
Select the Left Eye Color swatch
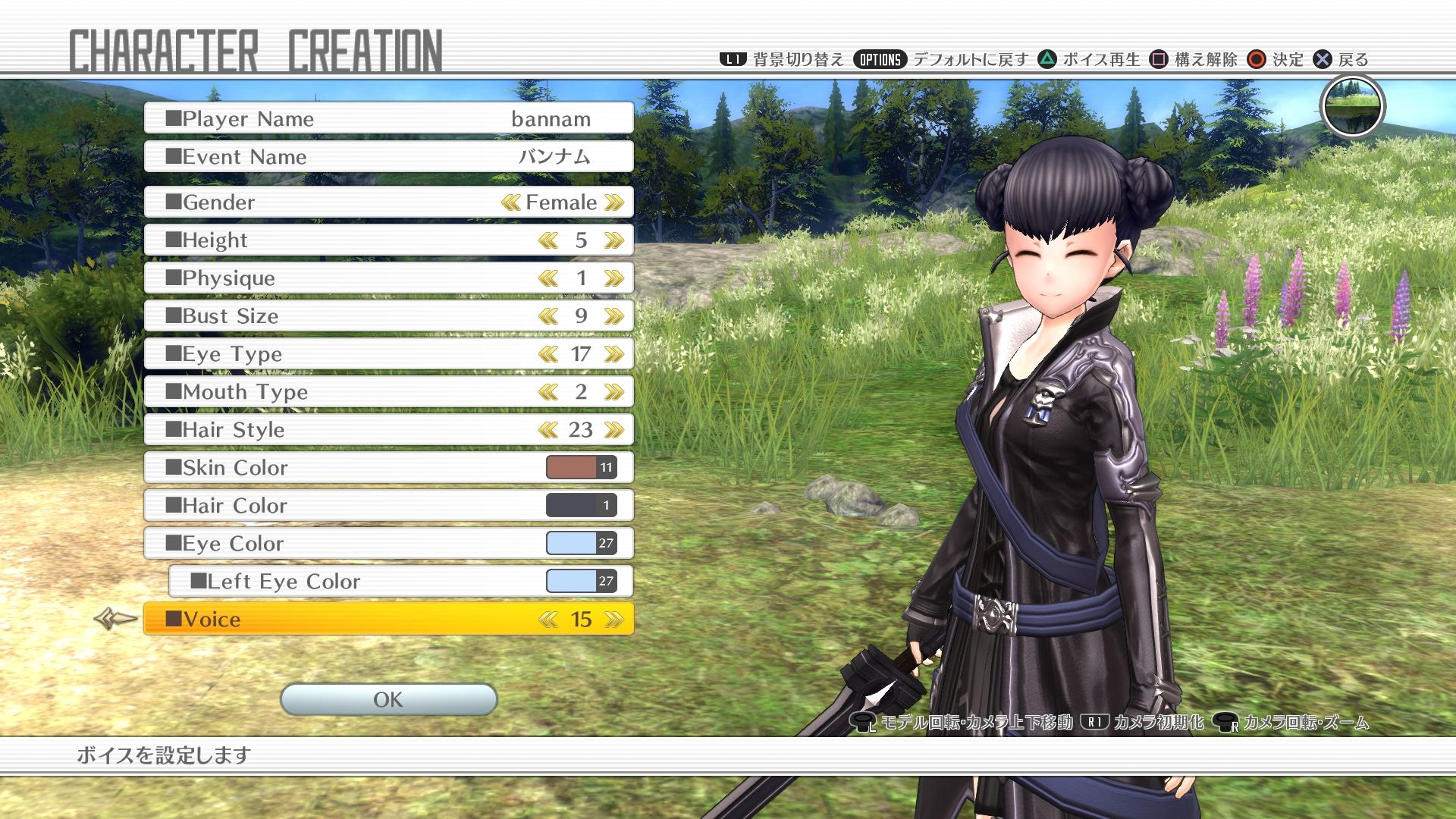click(x=582, y=581)
